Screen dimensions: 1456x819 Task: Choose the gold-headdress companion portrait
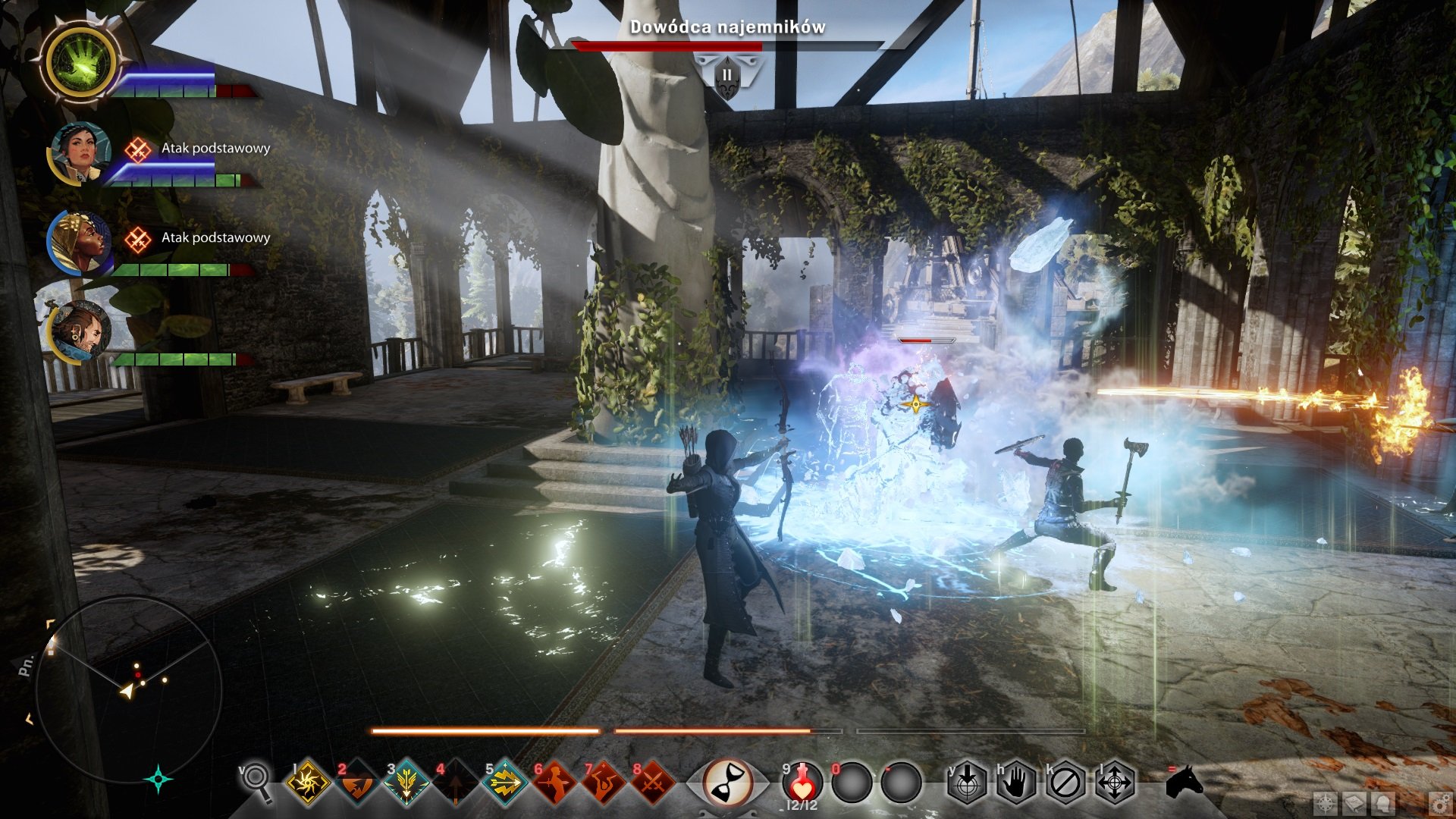point(79,242)
